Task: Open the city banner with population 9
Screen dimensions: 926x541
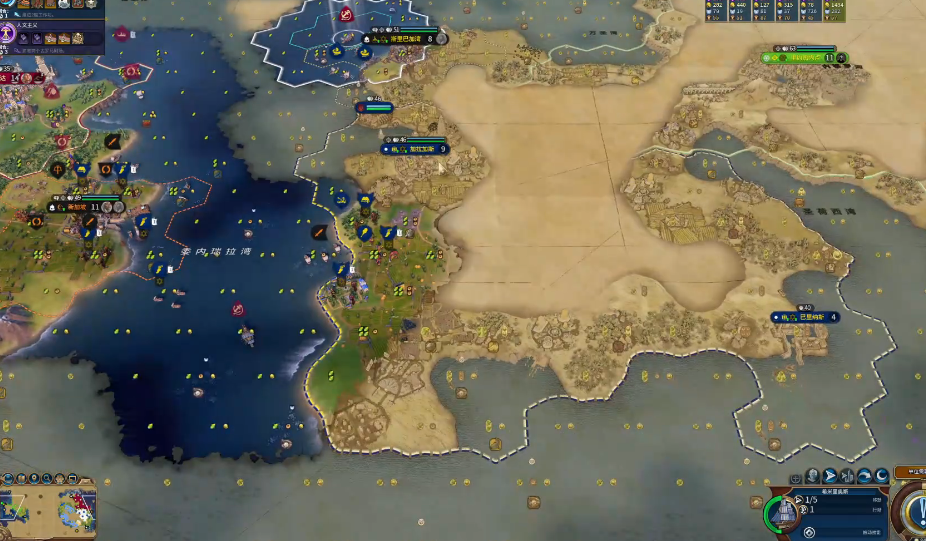Action: (415, 149)
